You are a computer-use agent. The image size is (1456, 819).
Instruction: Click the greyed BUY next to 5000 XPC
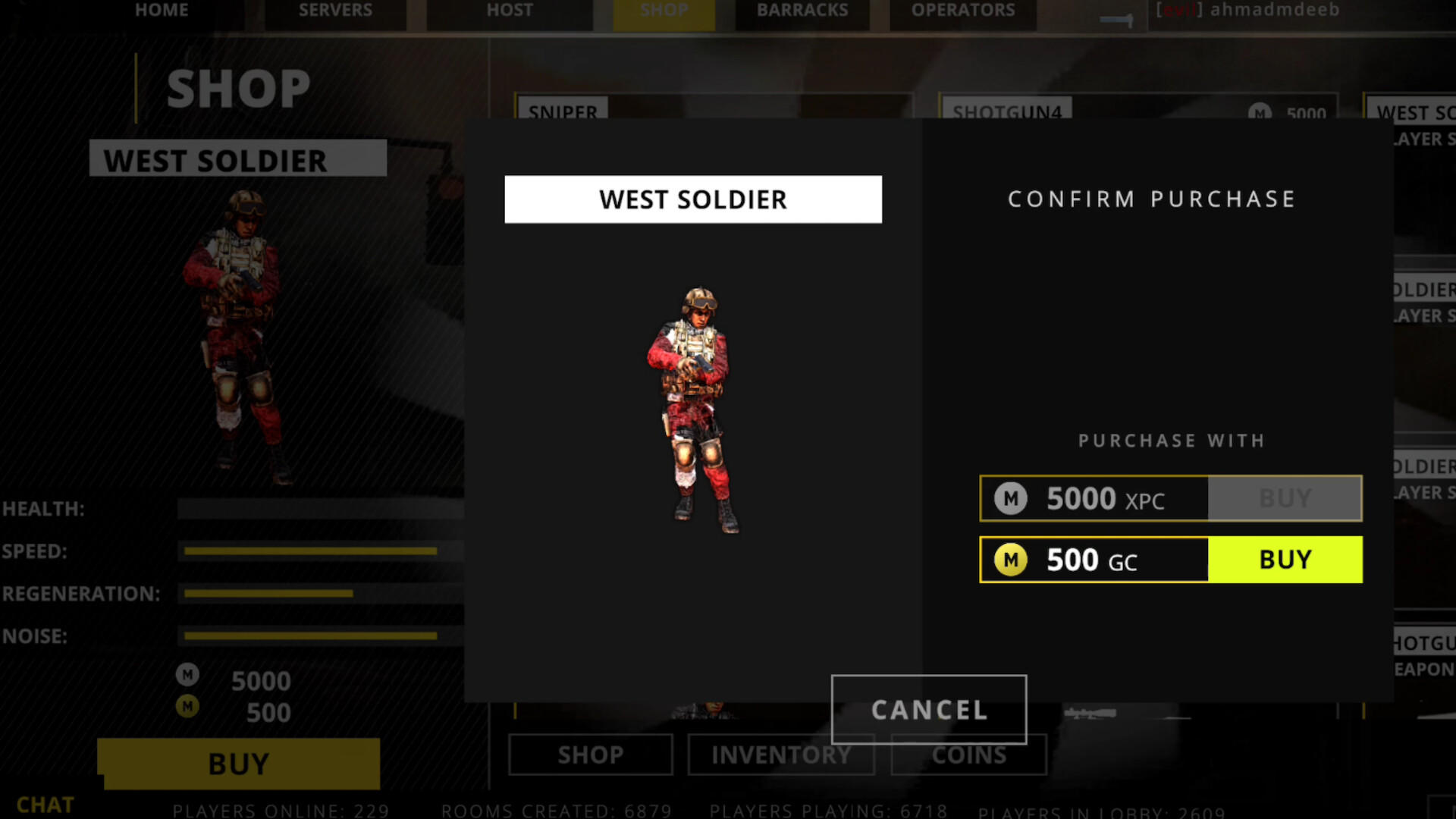click(1285, 498)
